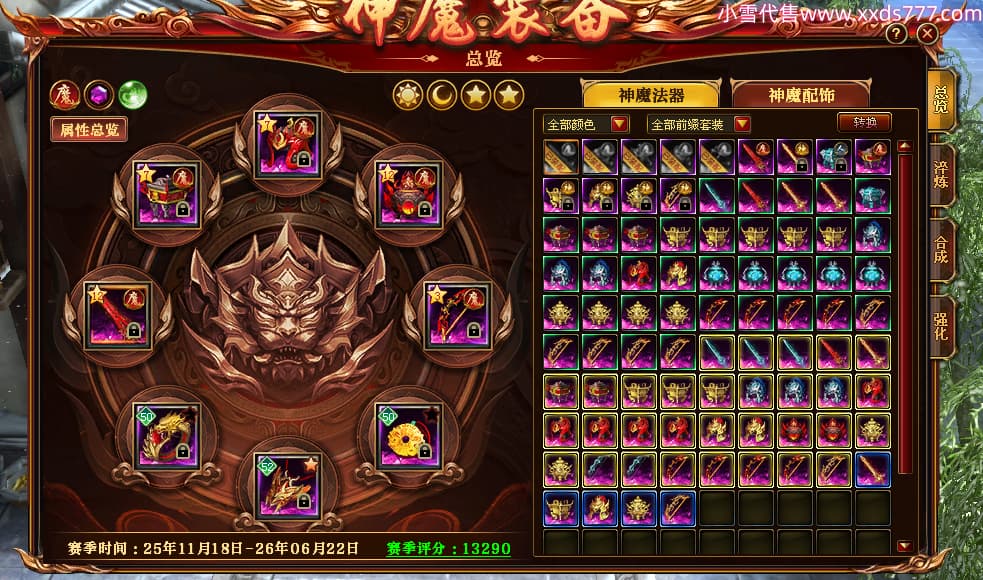Screen dimensions: 983x580
Task: Select the gold coin disc equipment slot
Action: (x=408, y=435)
